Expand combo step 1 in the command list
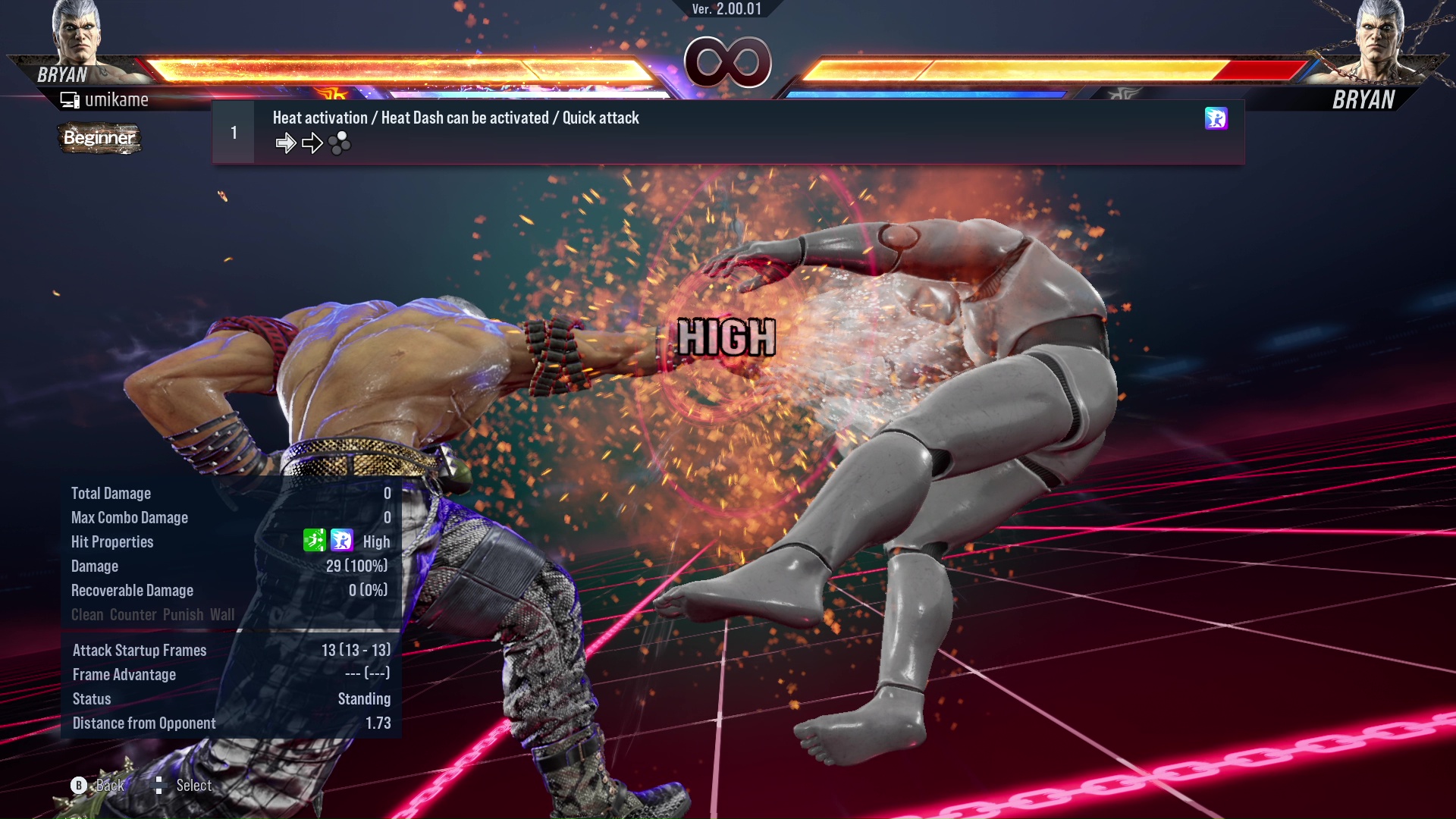 tap(232, 130)
